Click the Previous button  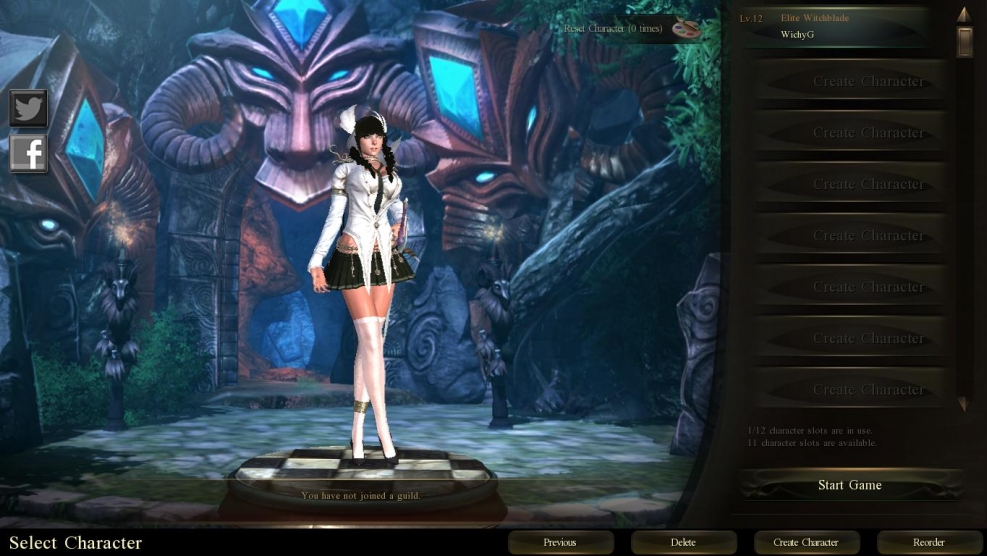(559, 542)
